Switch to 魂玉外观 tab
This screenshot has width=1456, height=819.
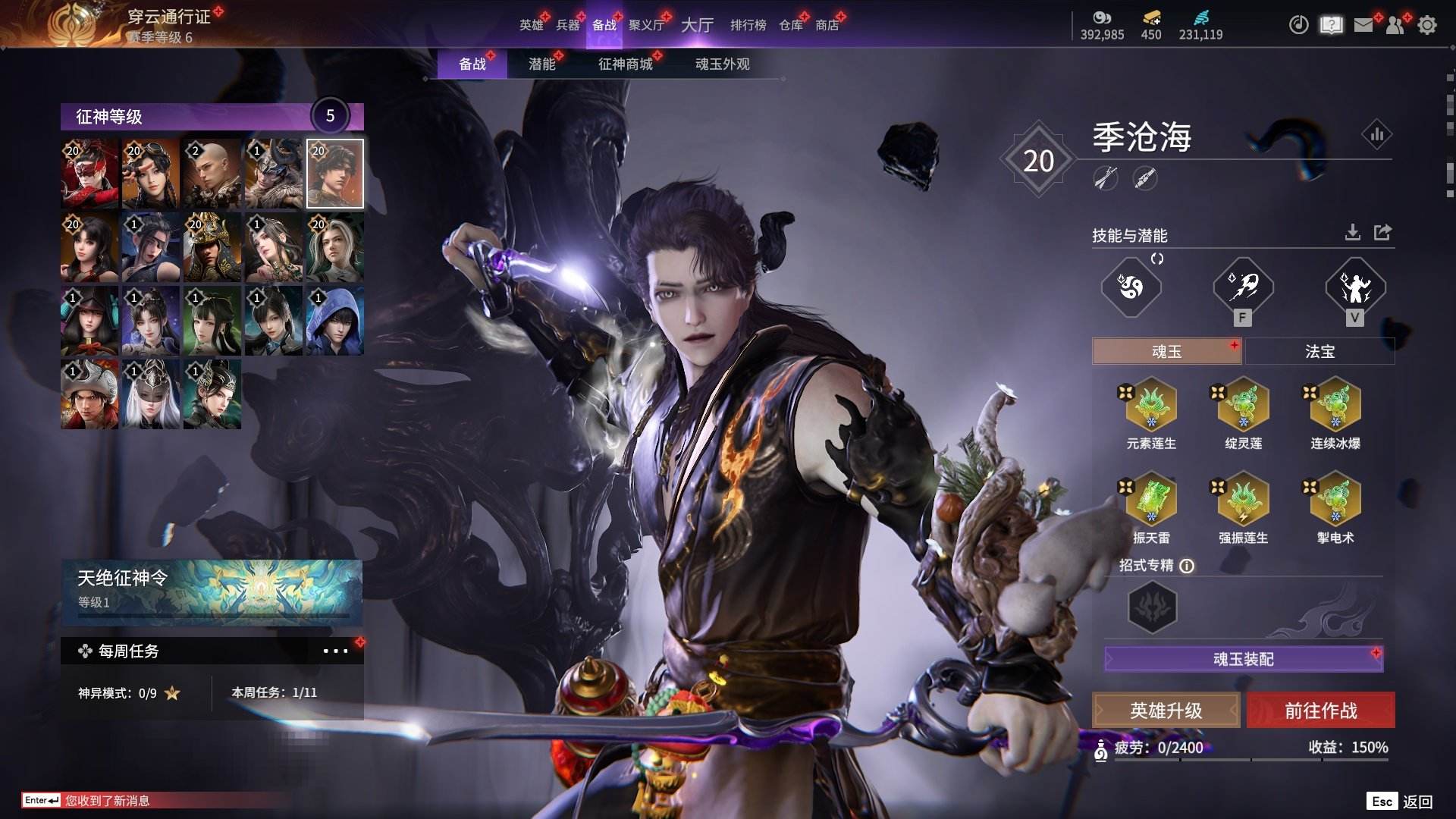(x=722, y=64)
